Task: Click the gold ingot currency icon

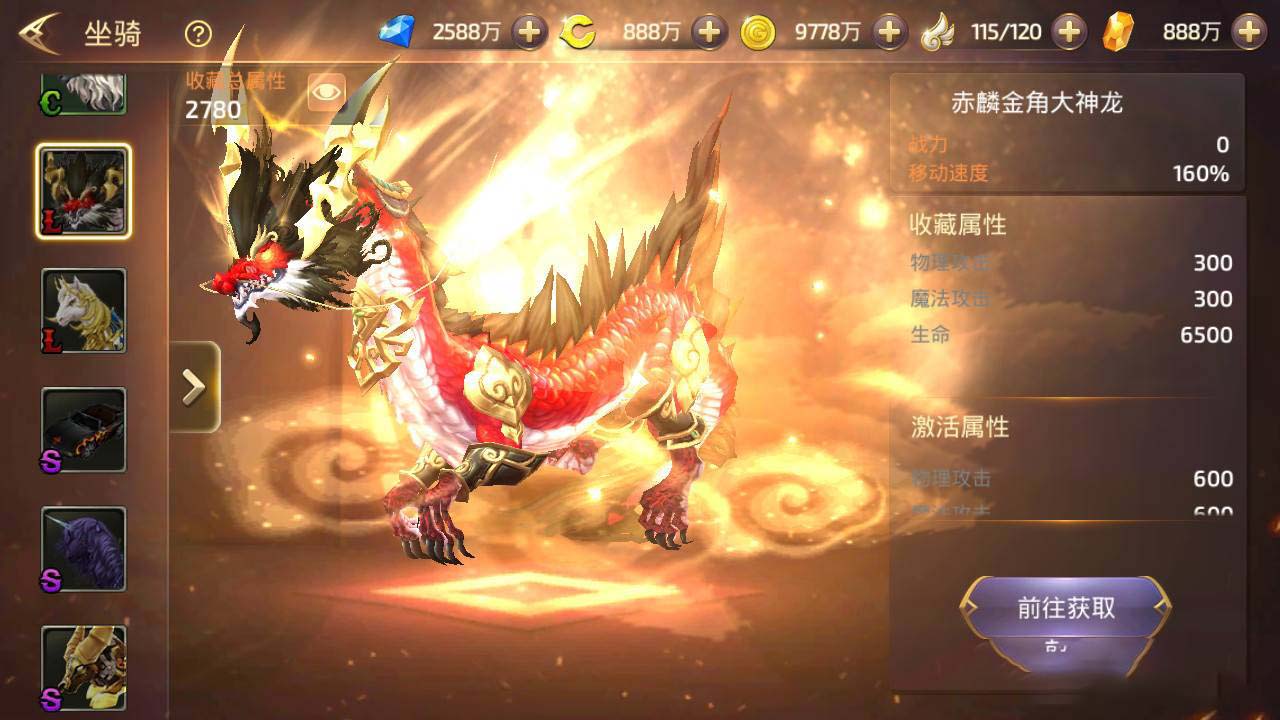Action: 1118,31
